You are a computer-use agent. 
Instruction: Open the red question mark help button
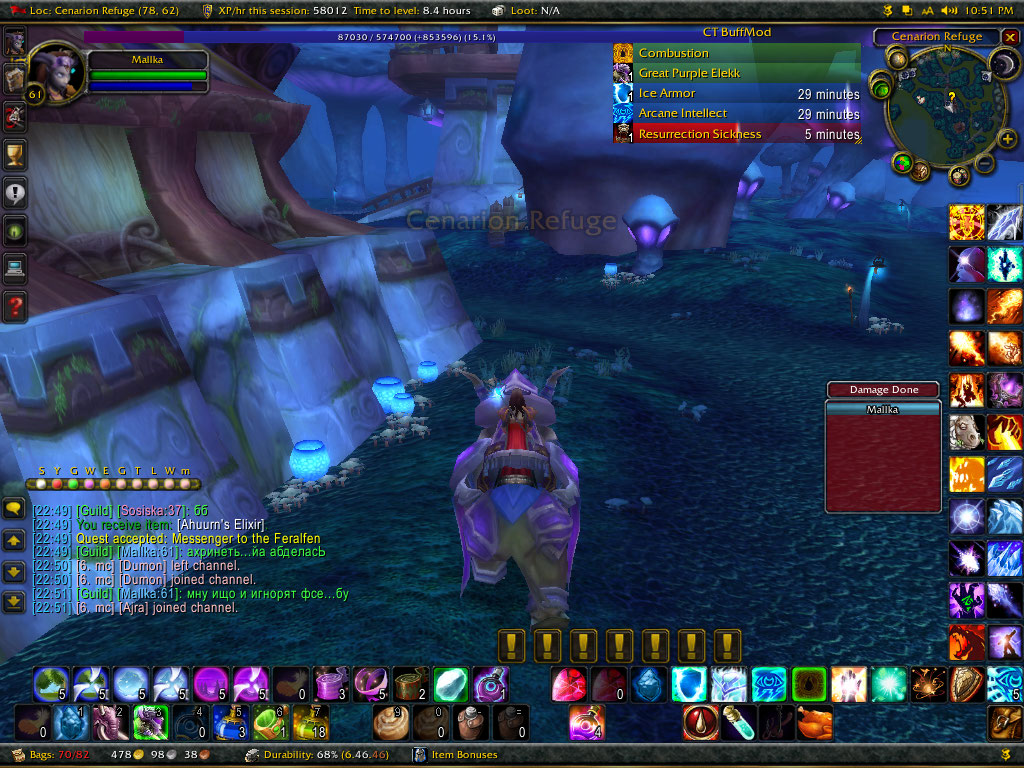pos(15,305)
